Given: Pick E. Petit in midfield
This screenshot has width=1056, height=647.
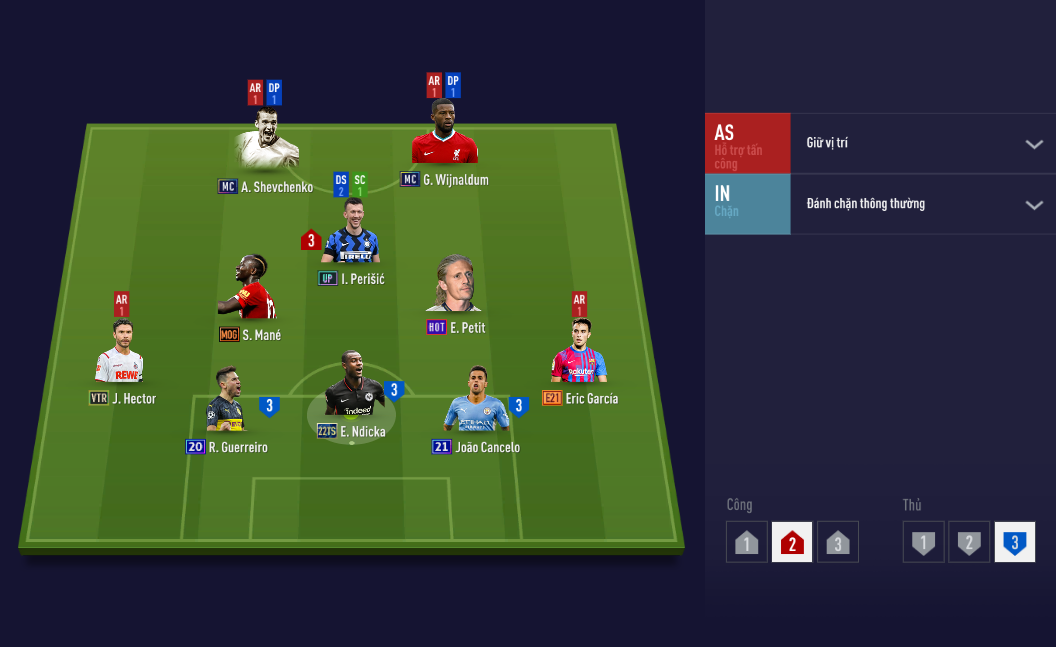Looking at the screenshot, I should point(456,285).
